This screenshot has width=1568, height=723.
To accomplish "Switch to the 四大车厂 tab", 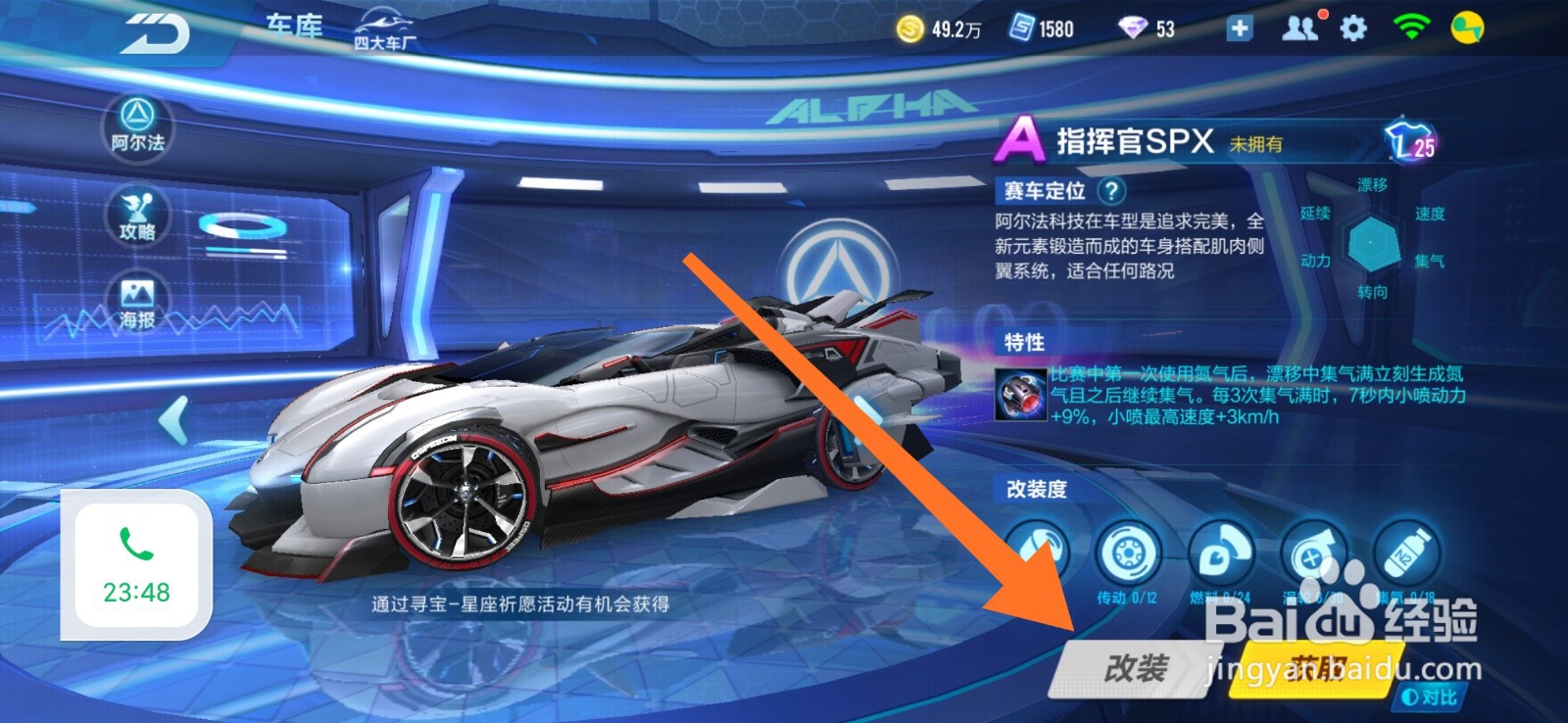I will [x=384, y=27].
